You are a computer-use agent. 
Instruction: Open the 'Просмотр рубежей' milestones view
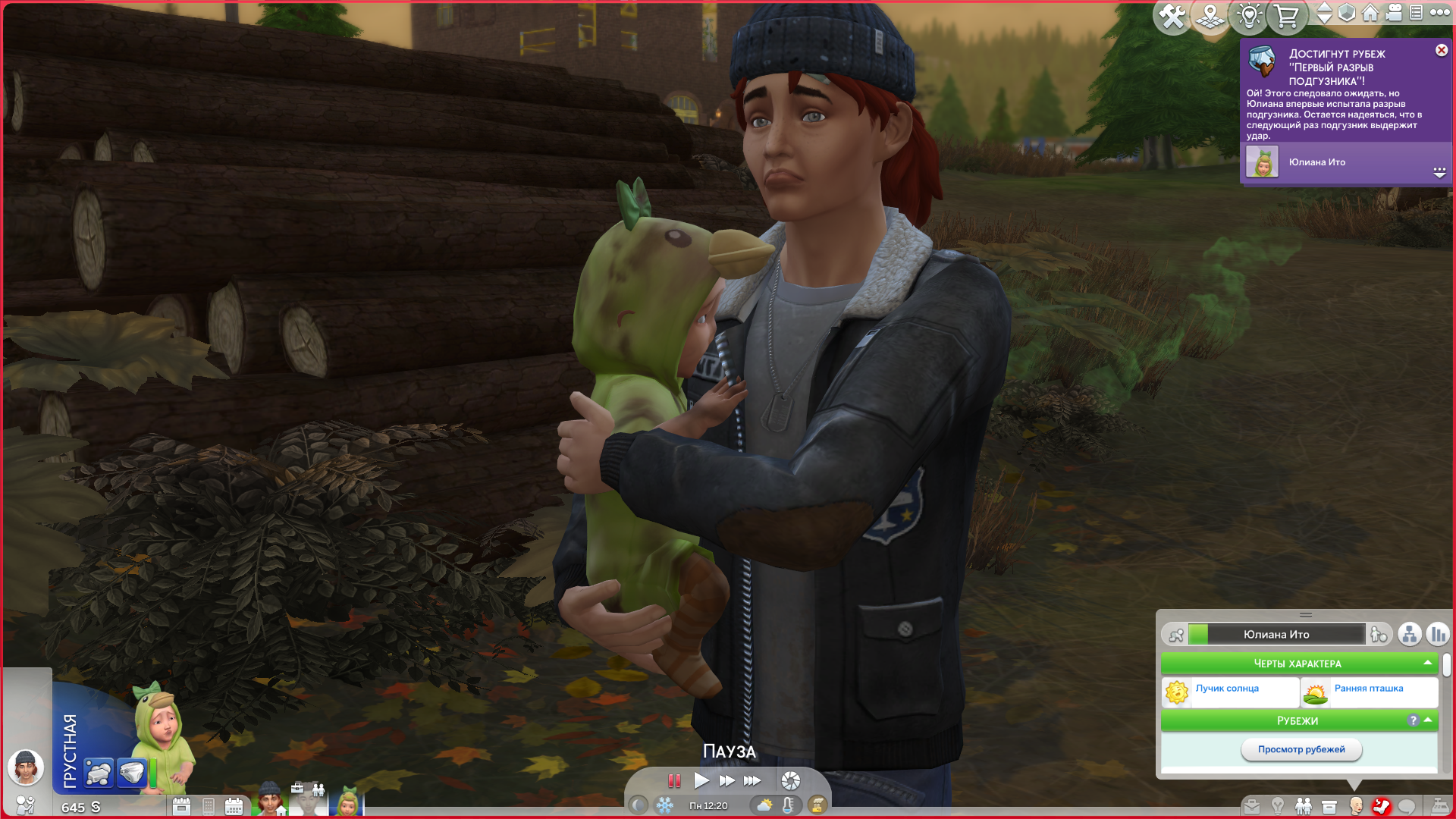(x=1301, y=749)
